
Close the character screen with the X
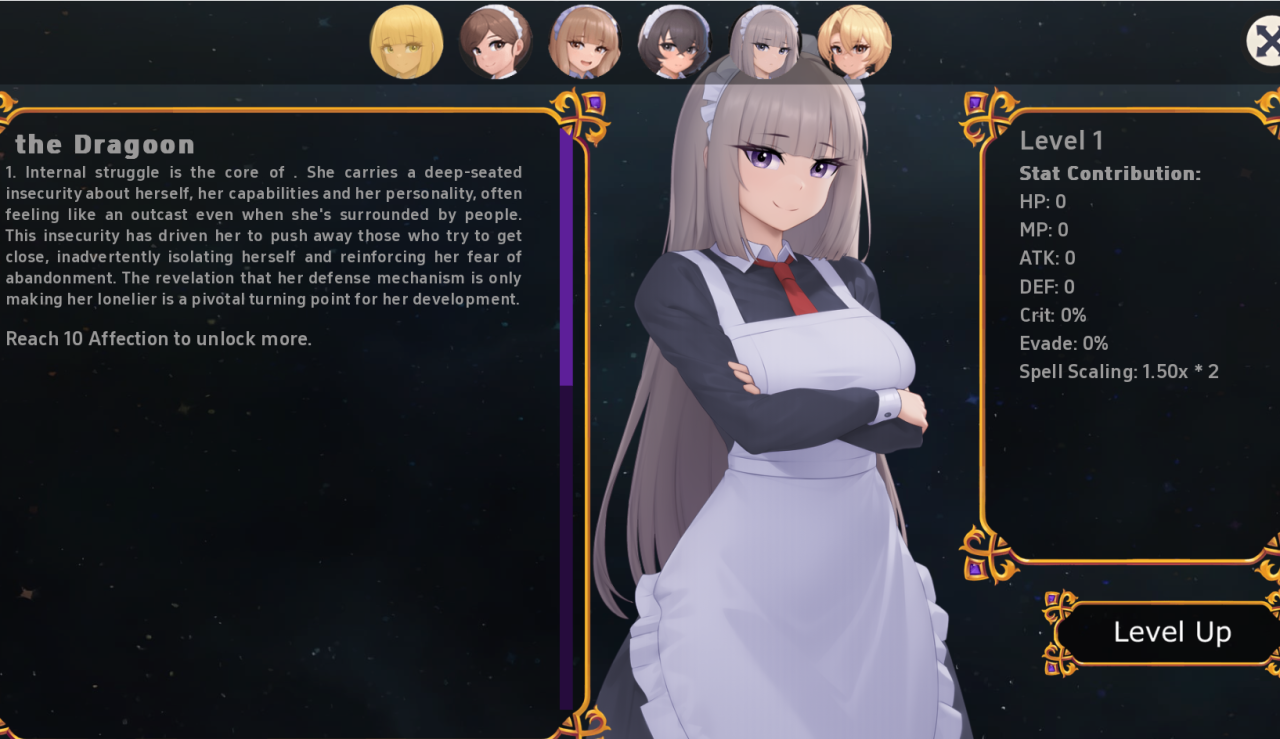click(1265, 41)
